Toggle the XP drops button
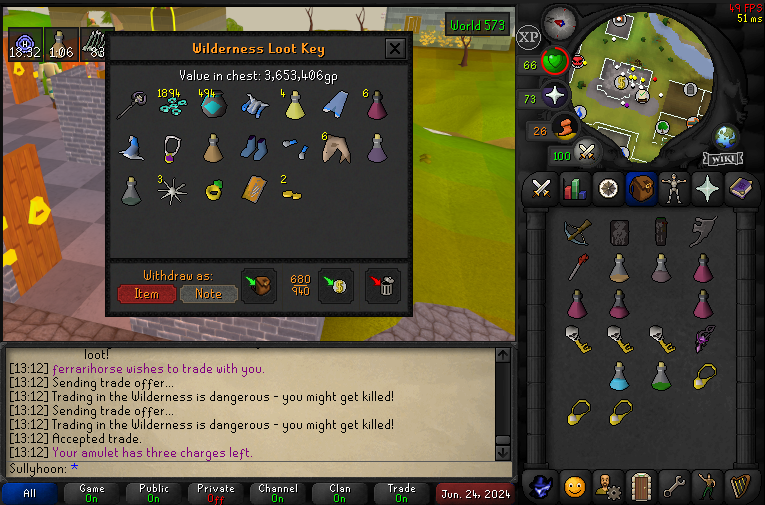The width and height of the screenshot is (765, 505). click(x=529, y=37)
